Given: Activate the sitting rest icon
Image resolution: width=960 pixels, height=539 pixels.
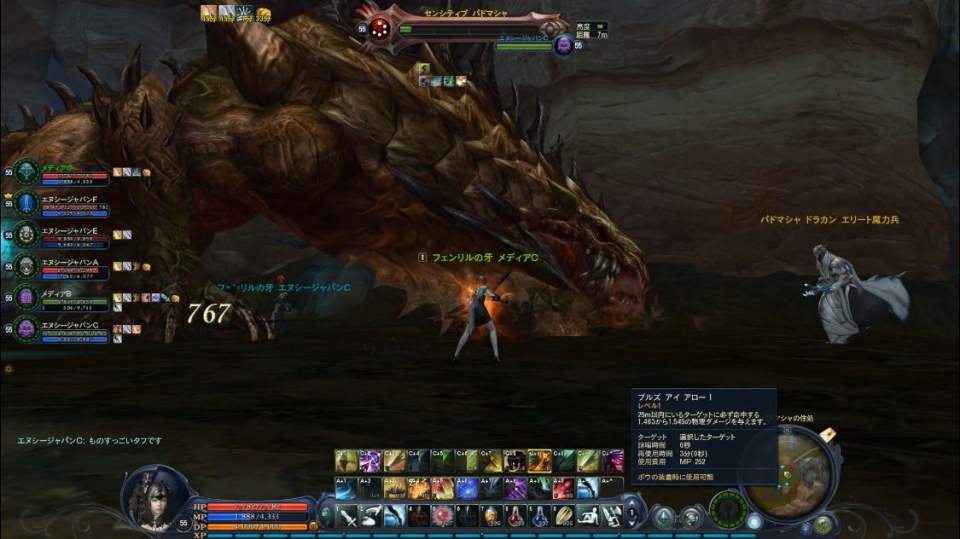Looking at the screenshot, I should click(x=587, y=516).
